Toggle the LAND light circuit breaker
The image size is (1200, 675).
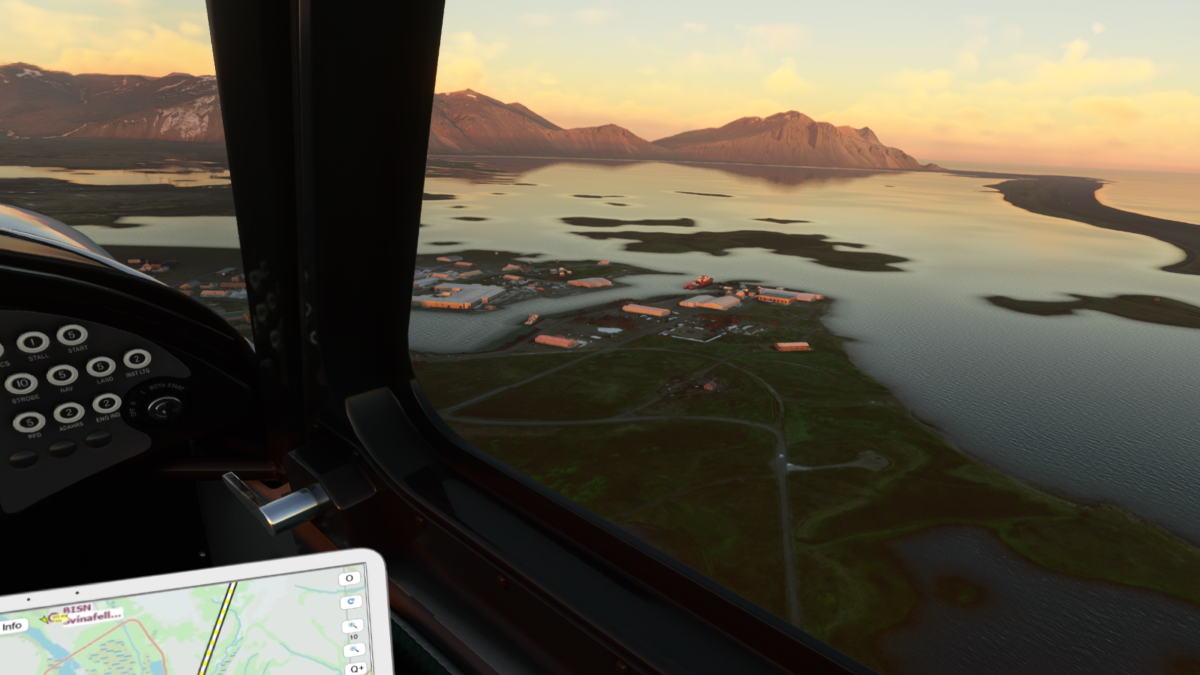coord(100,367)
